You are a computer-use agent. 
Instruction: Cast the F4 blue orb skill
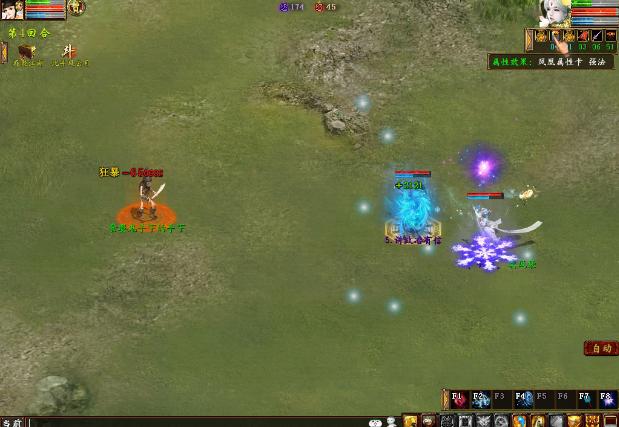point(523,399)
